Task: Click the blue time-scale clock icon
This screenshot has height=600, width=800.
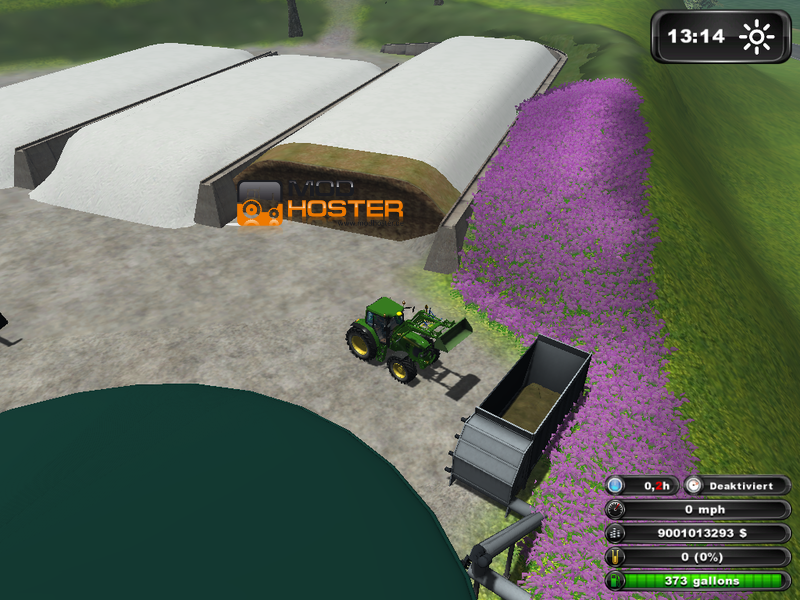Action: point(616,485)
